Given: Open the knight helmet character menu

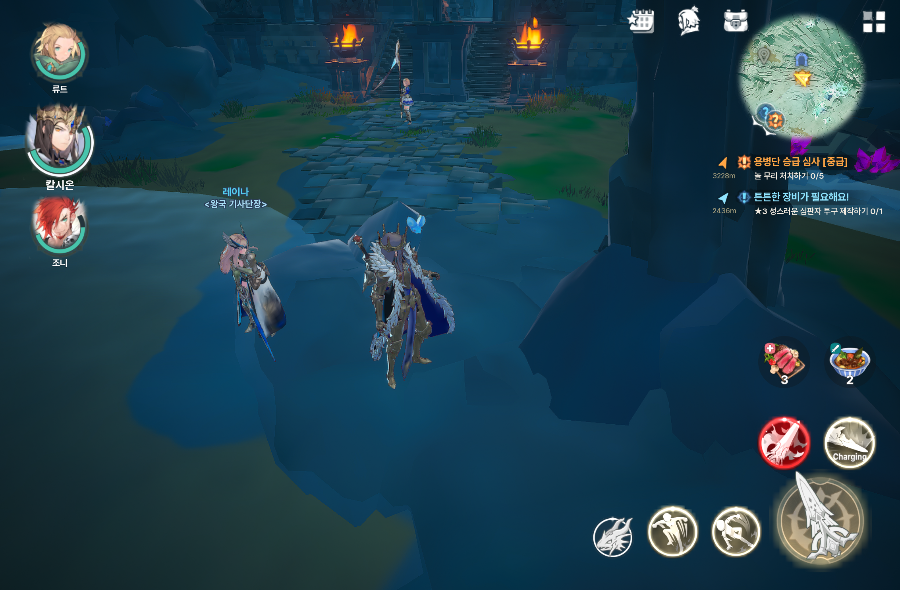Looking at the screenshot, I should tap(688, 21).
